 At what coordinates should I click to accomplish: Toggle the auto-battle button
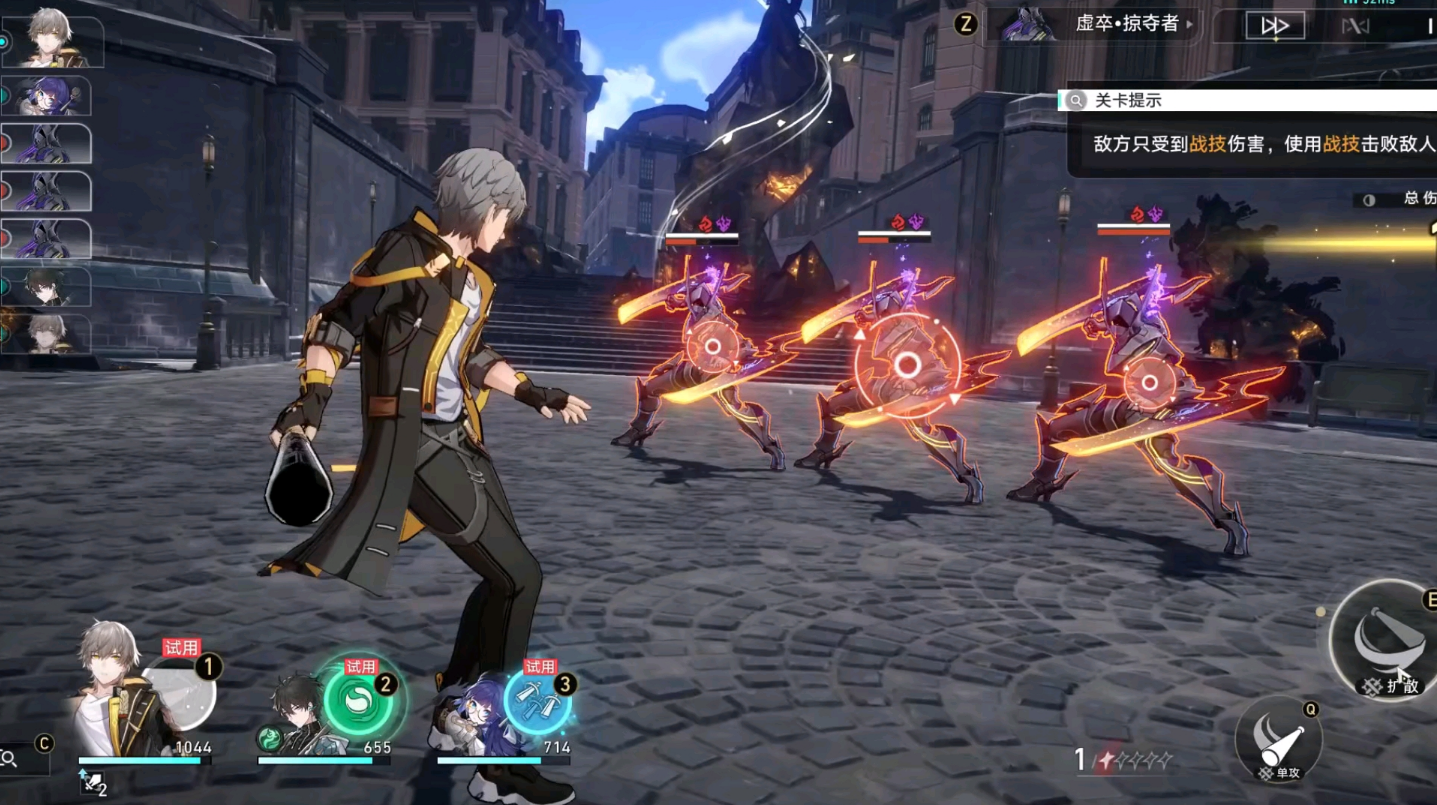[1355, 26]
